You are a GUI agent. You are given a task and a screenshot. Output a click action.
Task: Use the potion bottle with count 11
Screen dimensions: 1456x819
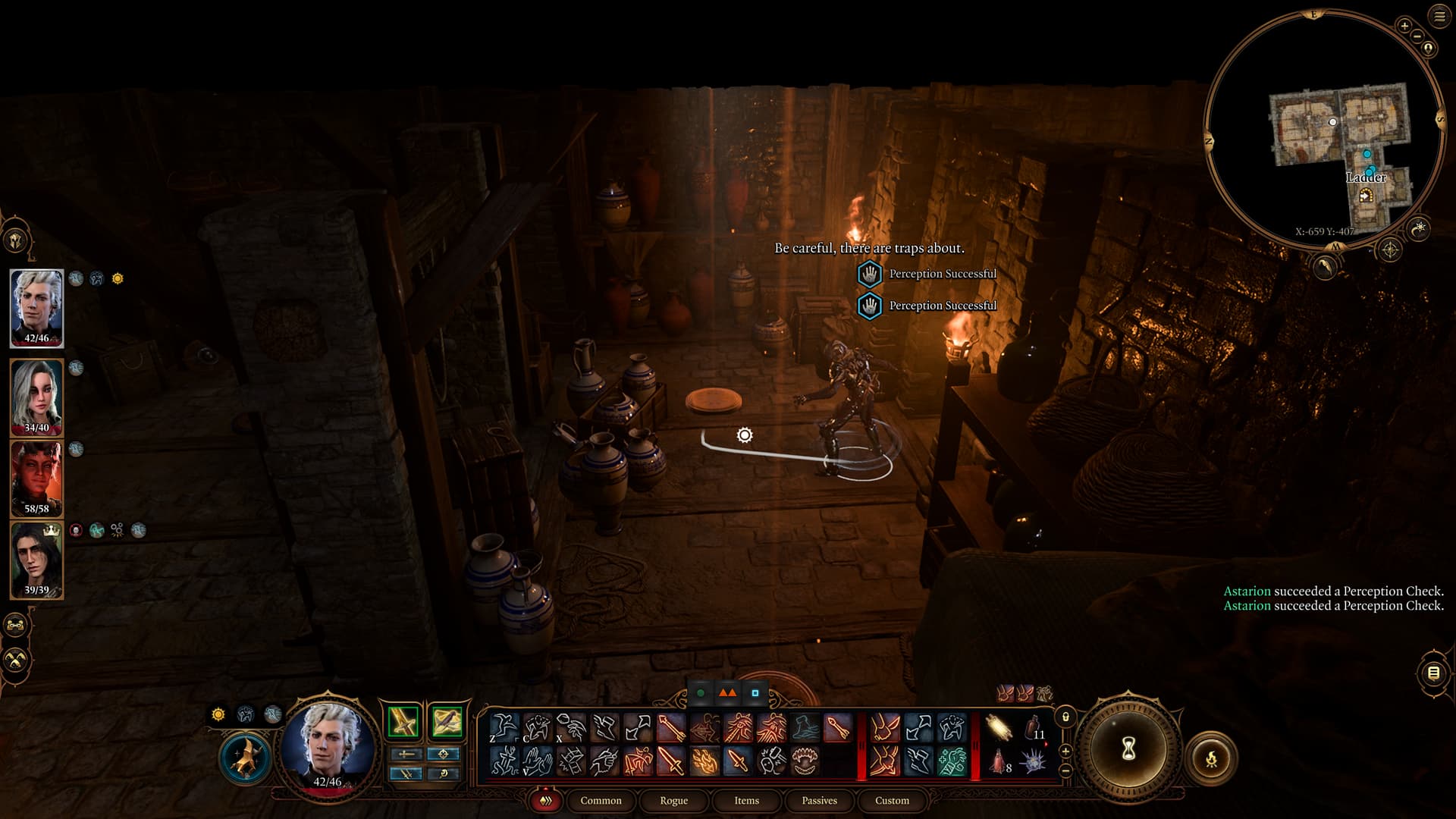pos(1034,728)
